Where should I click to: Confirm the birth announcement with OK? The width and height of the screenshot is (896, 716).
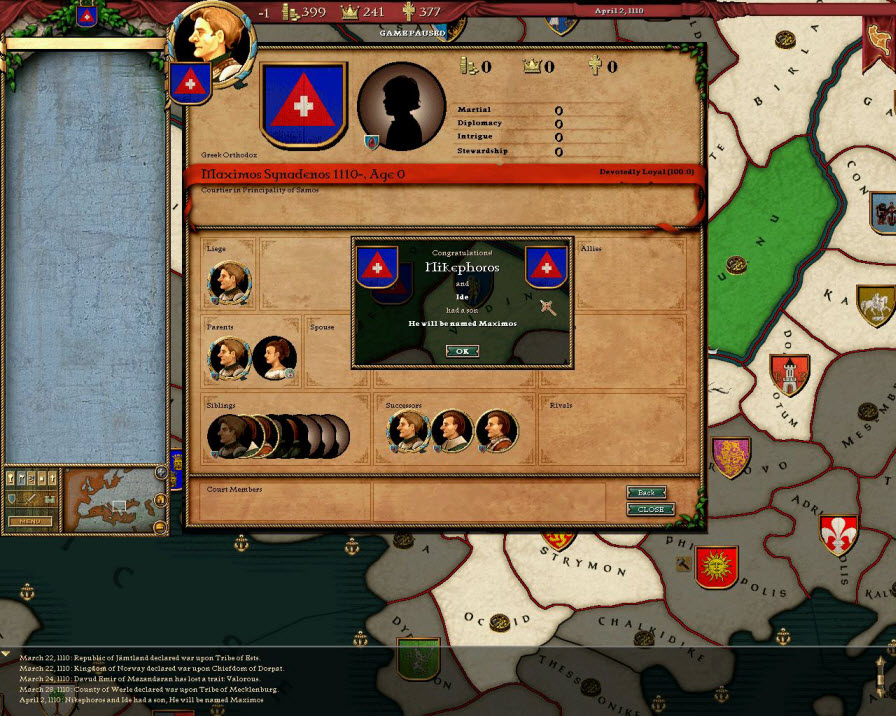[462, 351]
